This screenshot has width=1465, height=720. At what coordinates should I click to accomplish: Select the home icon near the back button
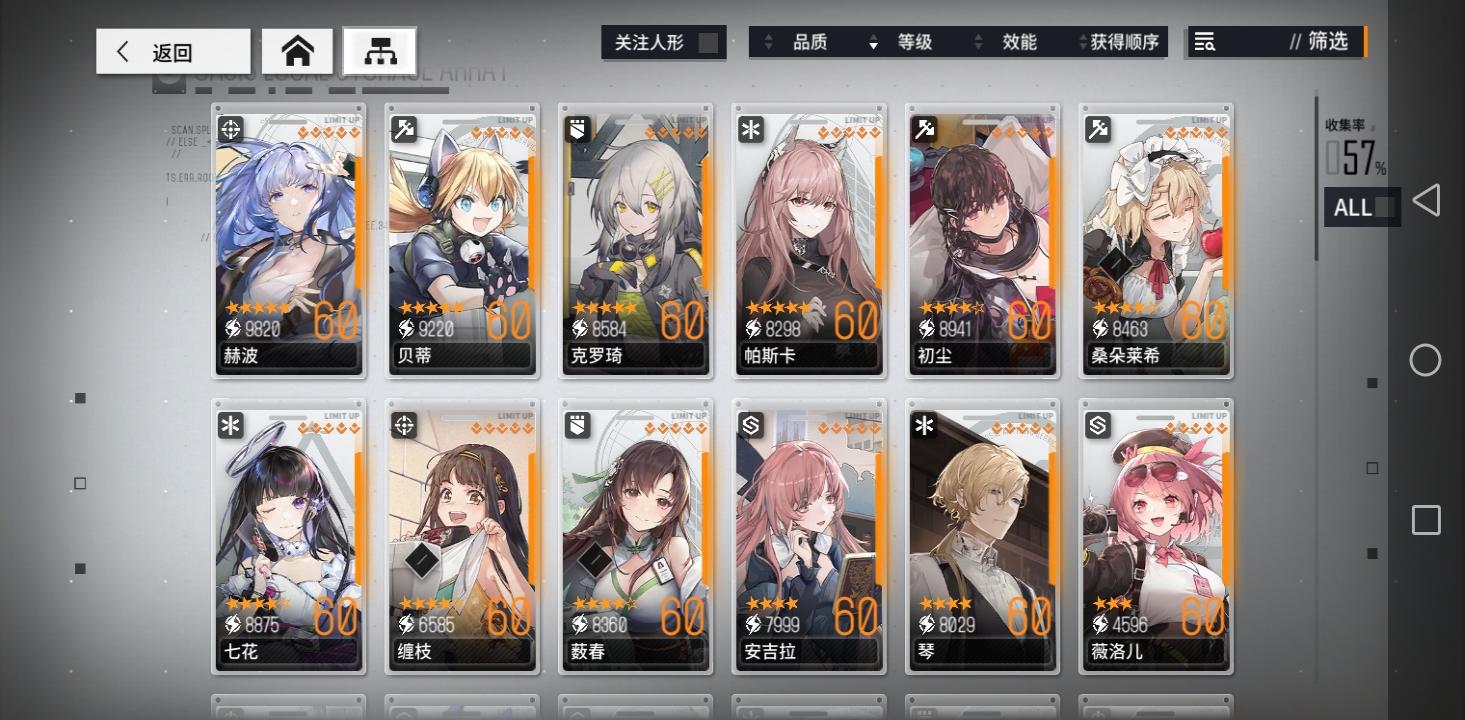click(297, 50)
